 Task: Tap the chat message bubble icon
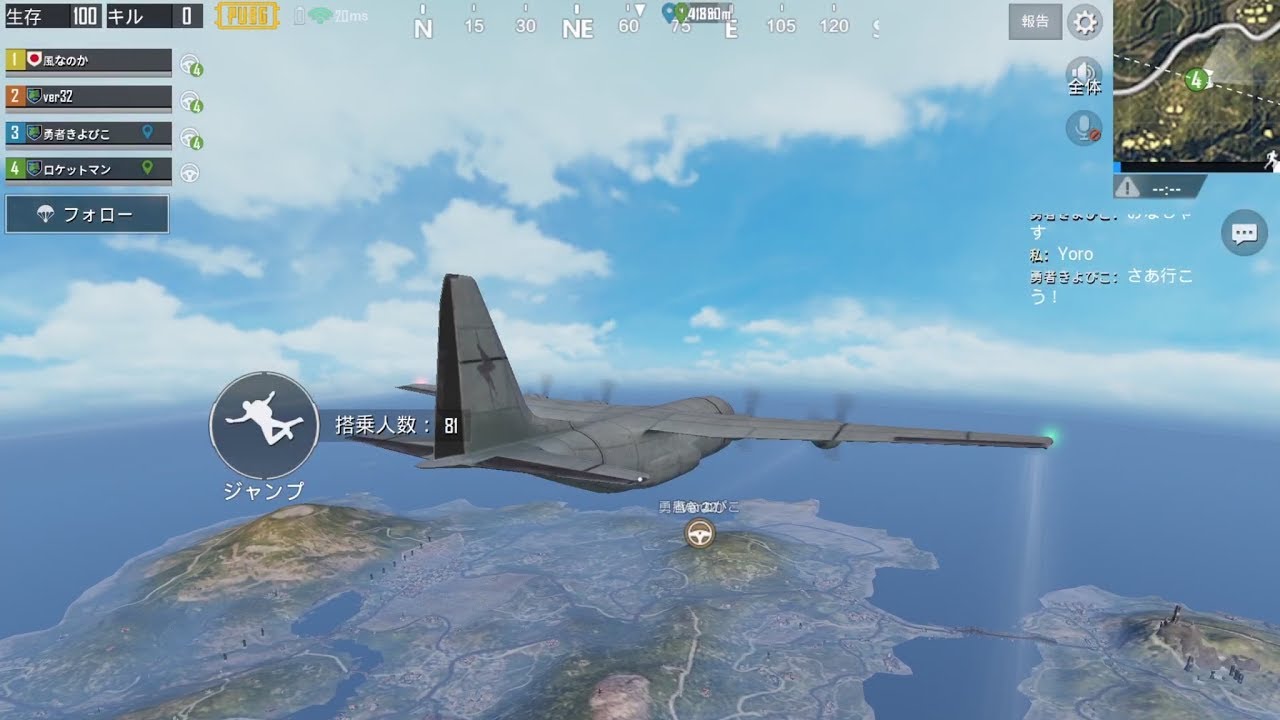tap(1244, 233)
